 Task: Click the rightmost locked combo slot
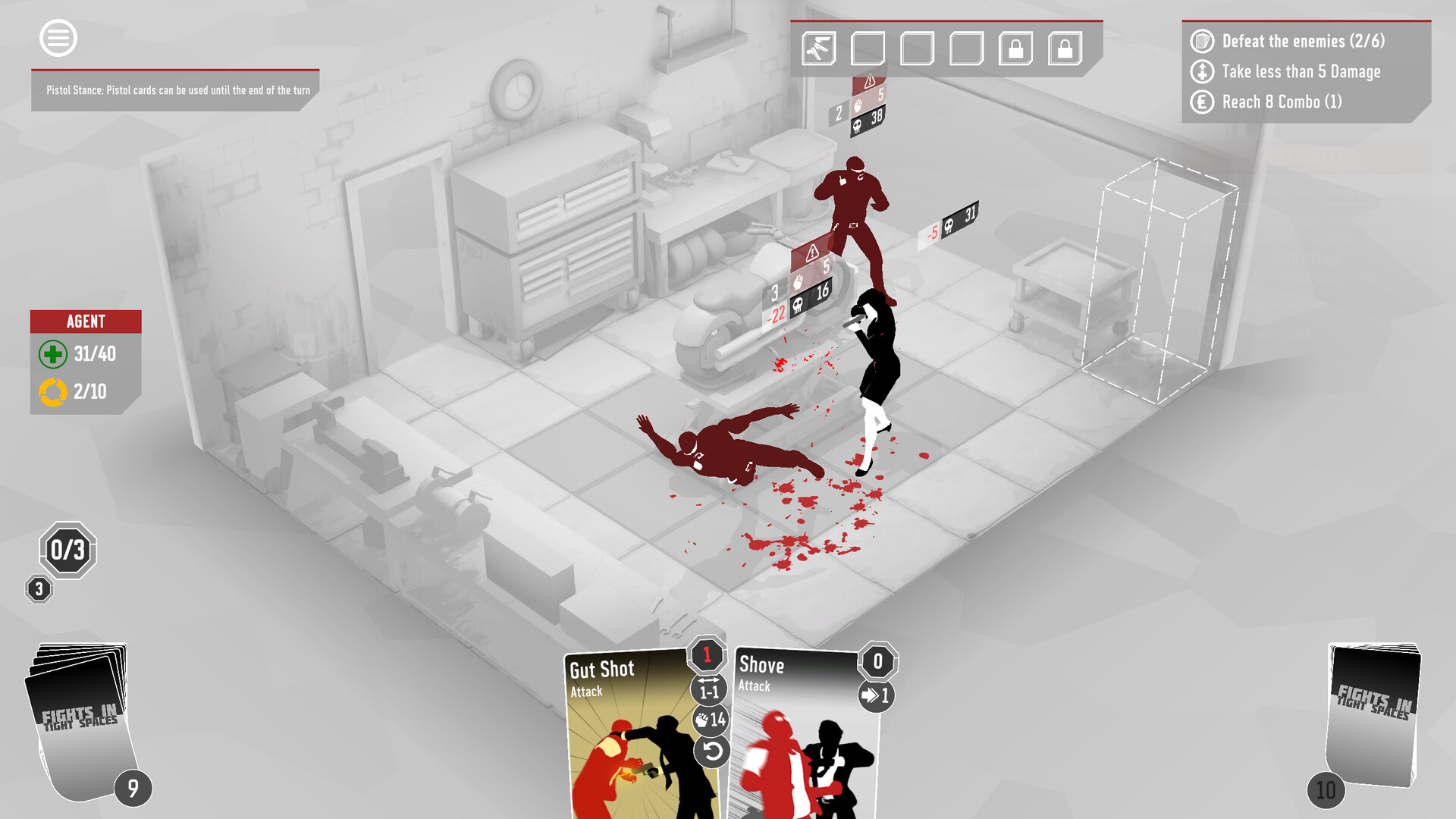click(1063, 48)
